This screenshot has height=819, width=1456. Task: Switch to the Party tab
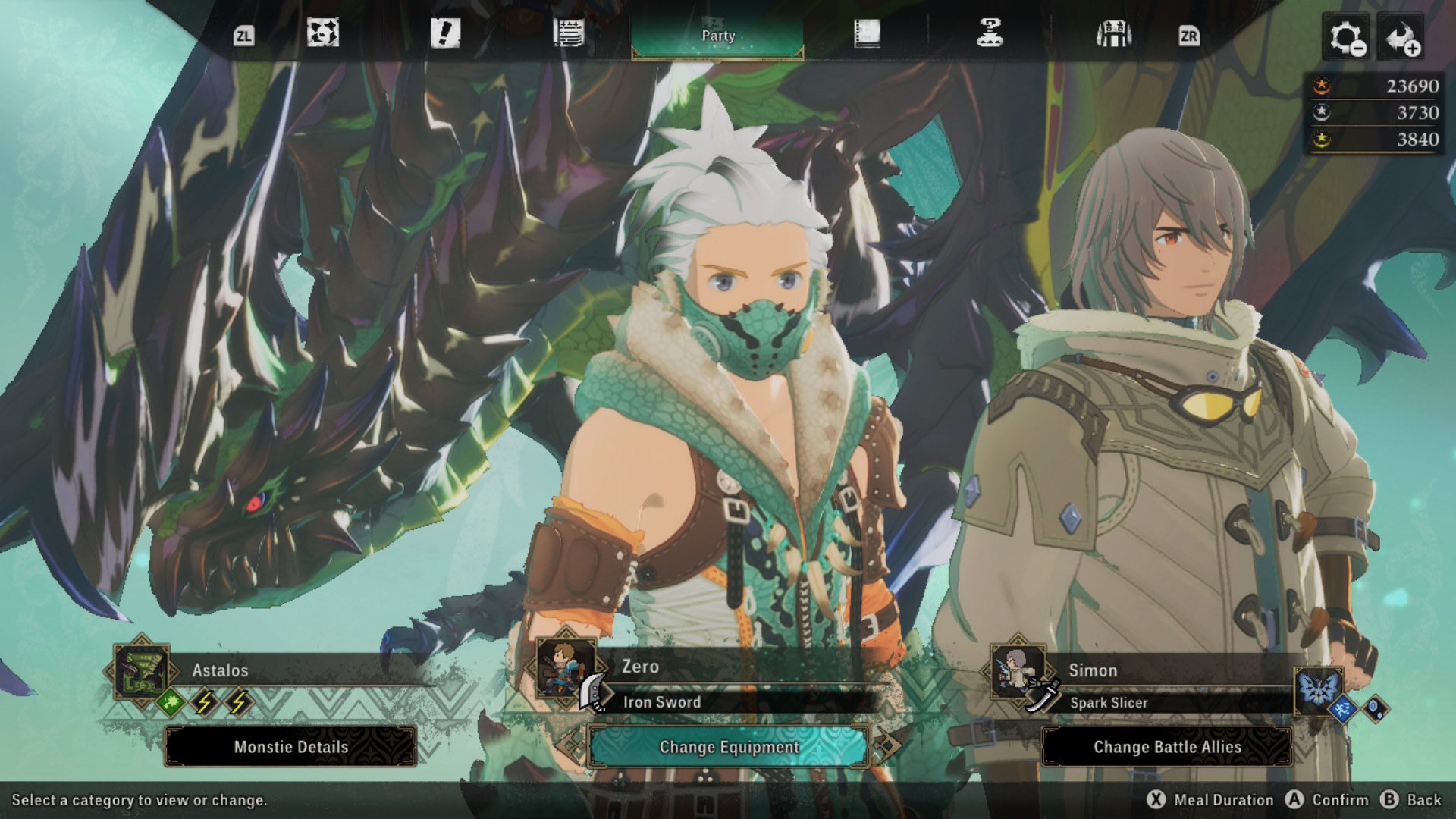coord(717,36)
